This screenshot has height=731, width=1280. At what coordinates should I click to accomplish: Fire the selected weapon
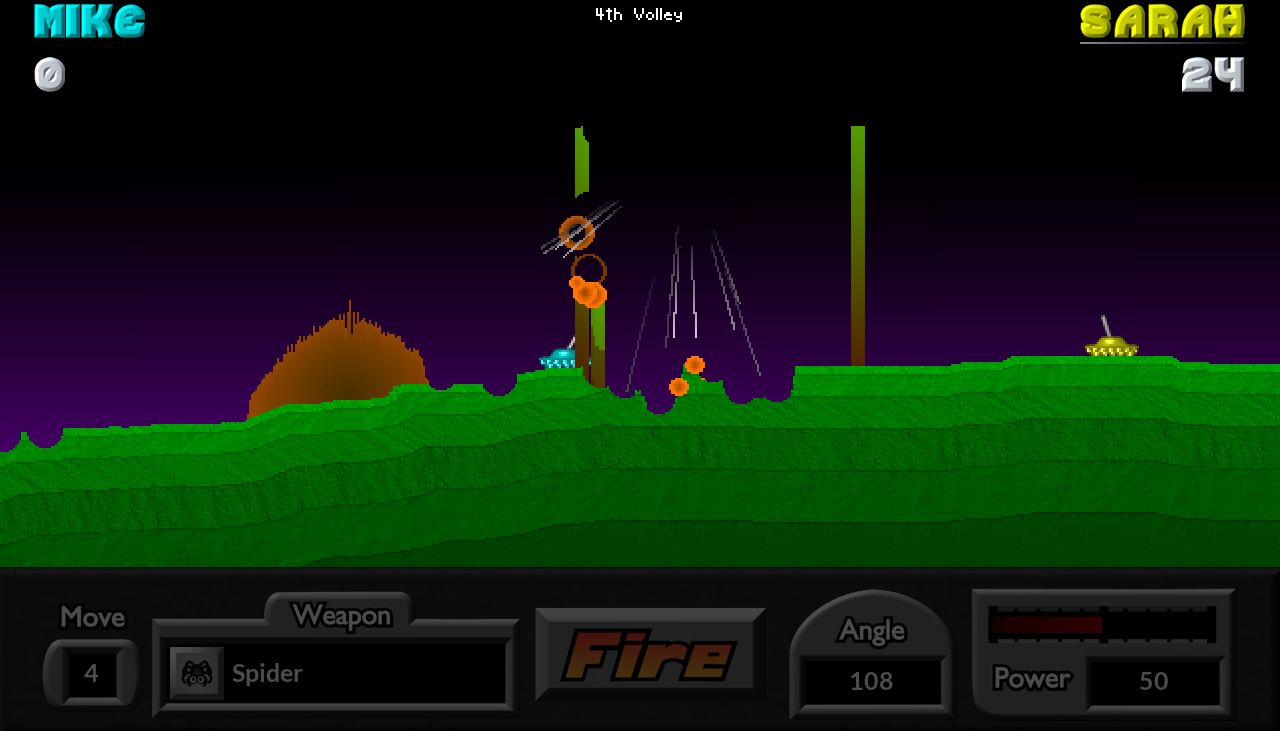tap(650, 655)
